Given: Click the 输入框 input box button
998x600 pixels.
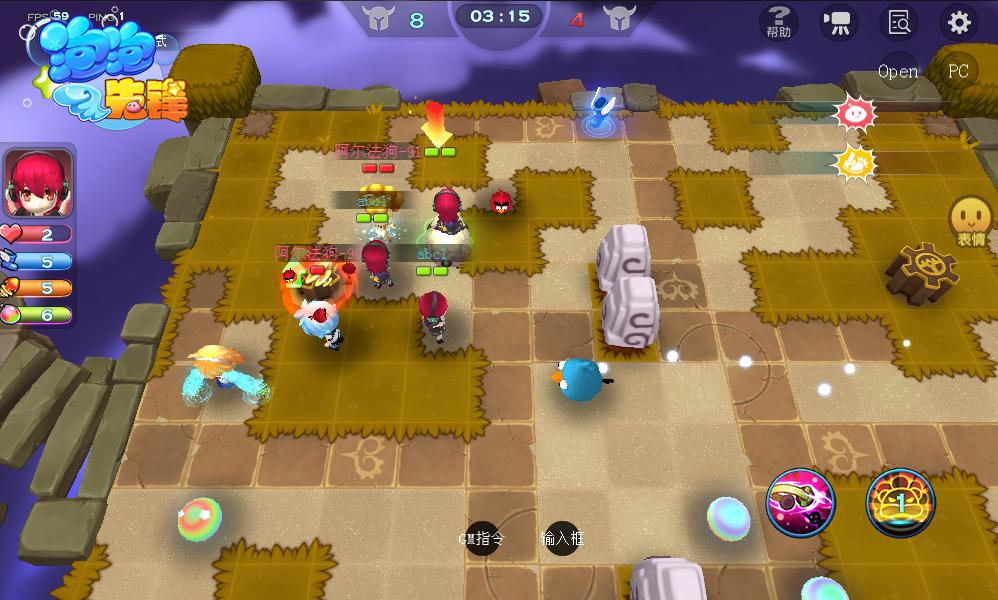Looking at the screenshot, I should [561, 538].
